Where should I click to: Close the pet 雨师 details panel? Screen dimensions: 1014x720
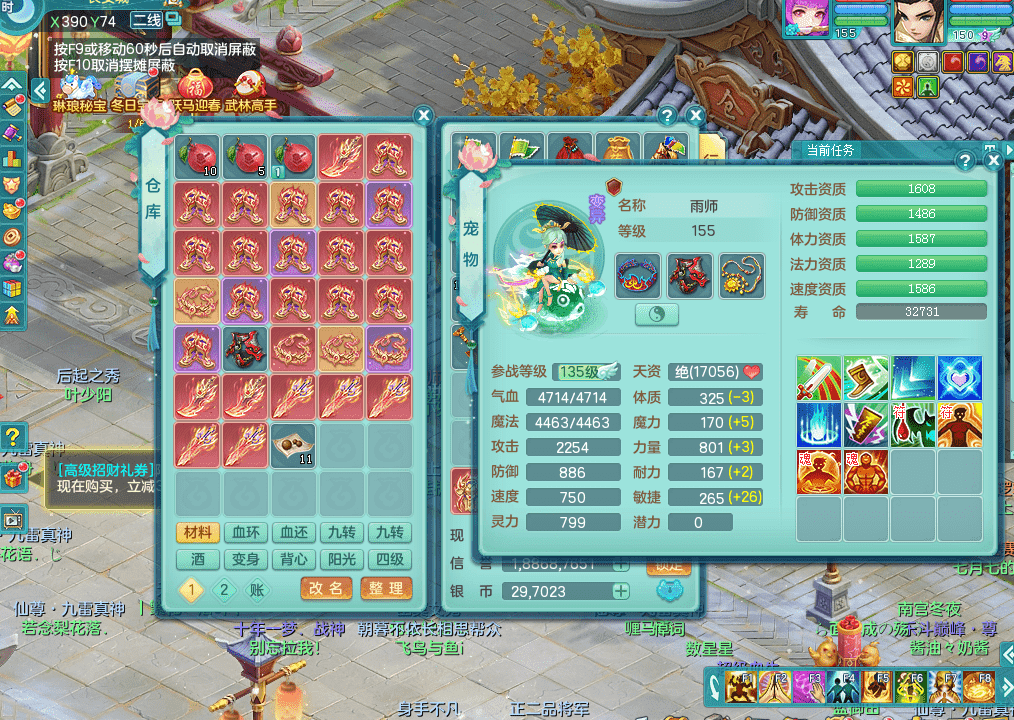tap(993, 160)
